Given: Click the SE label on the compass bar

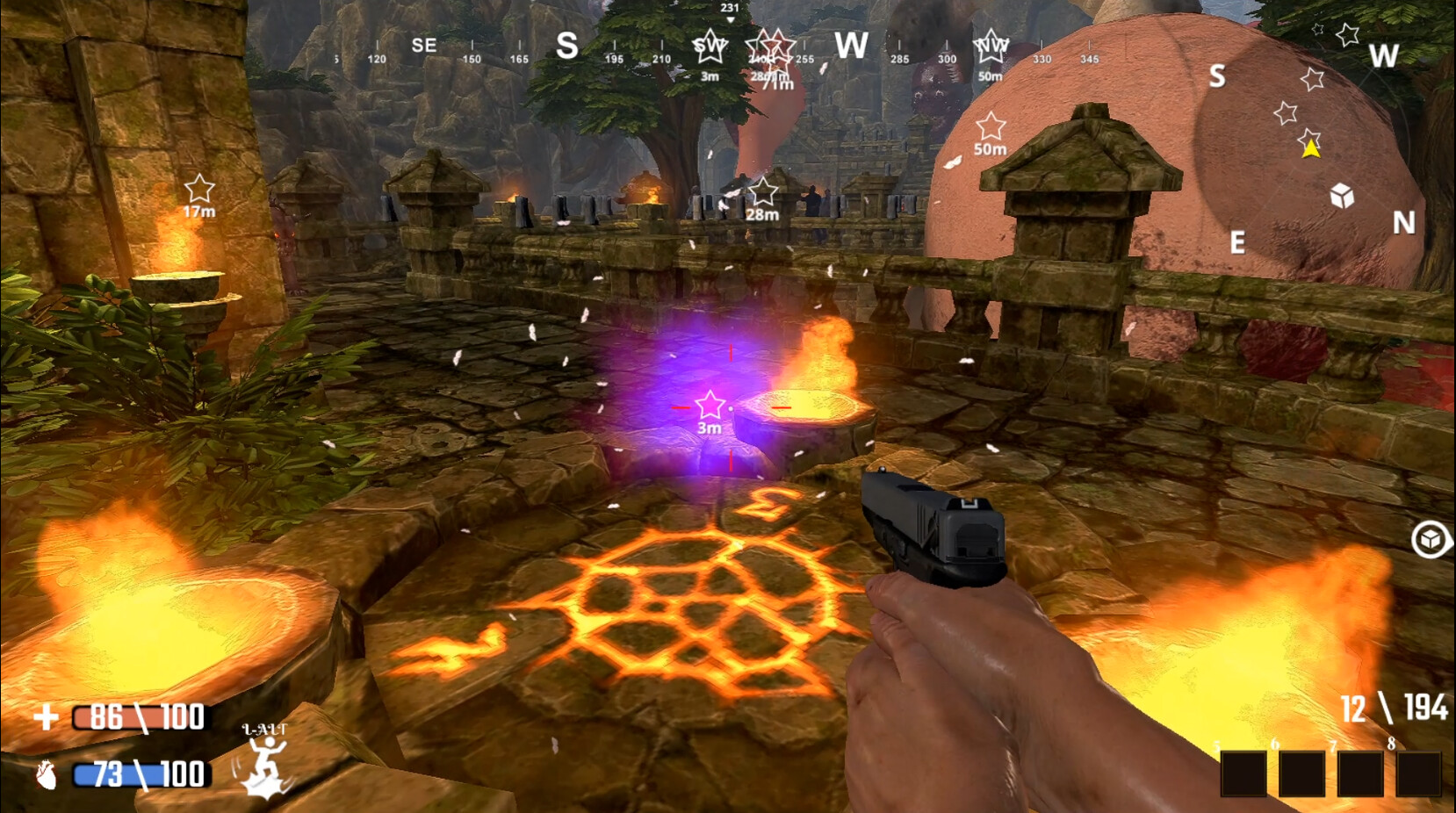Looking at the screenshot, I should [425, 46].
